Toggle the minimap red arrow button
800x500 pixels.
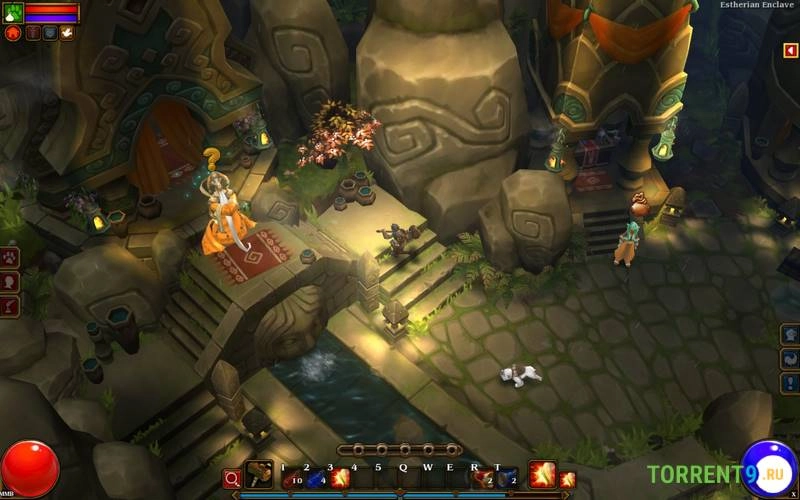tap(790, 50)
